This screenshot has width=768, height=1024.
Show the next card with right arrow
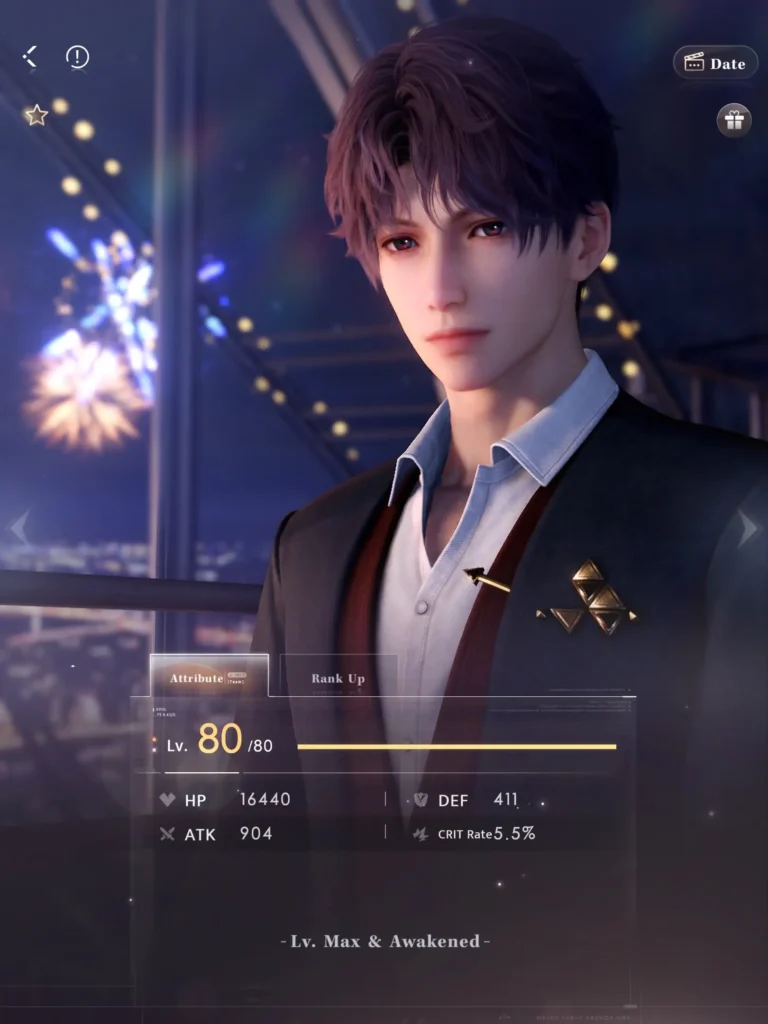747,529
